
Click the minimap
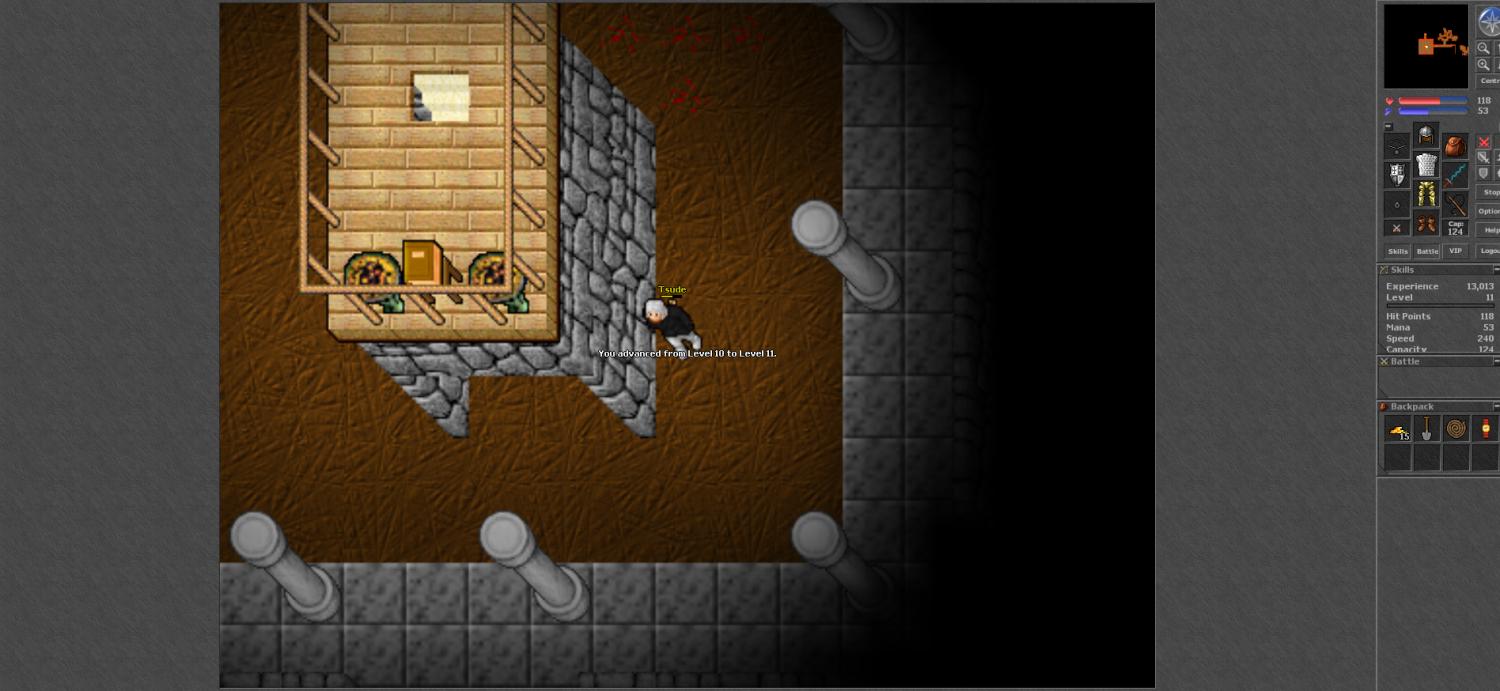tap(1425, 46)
